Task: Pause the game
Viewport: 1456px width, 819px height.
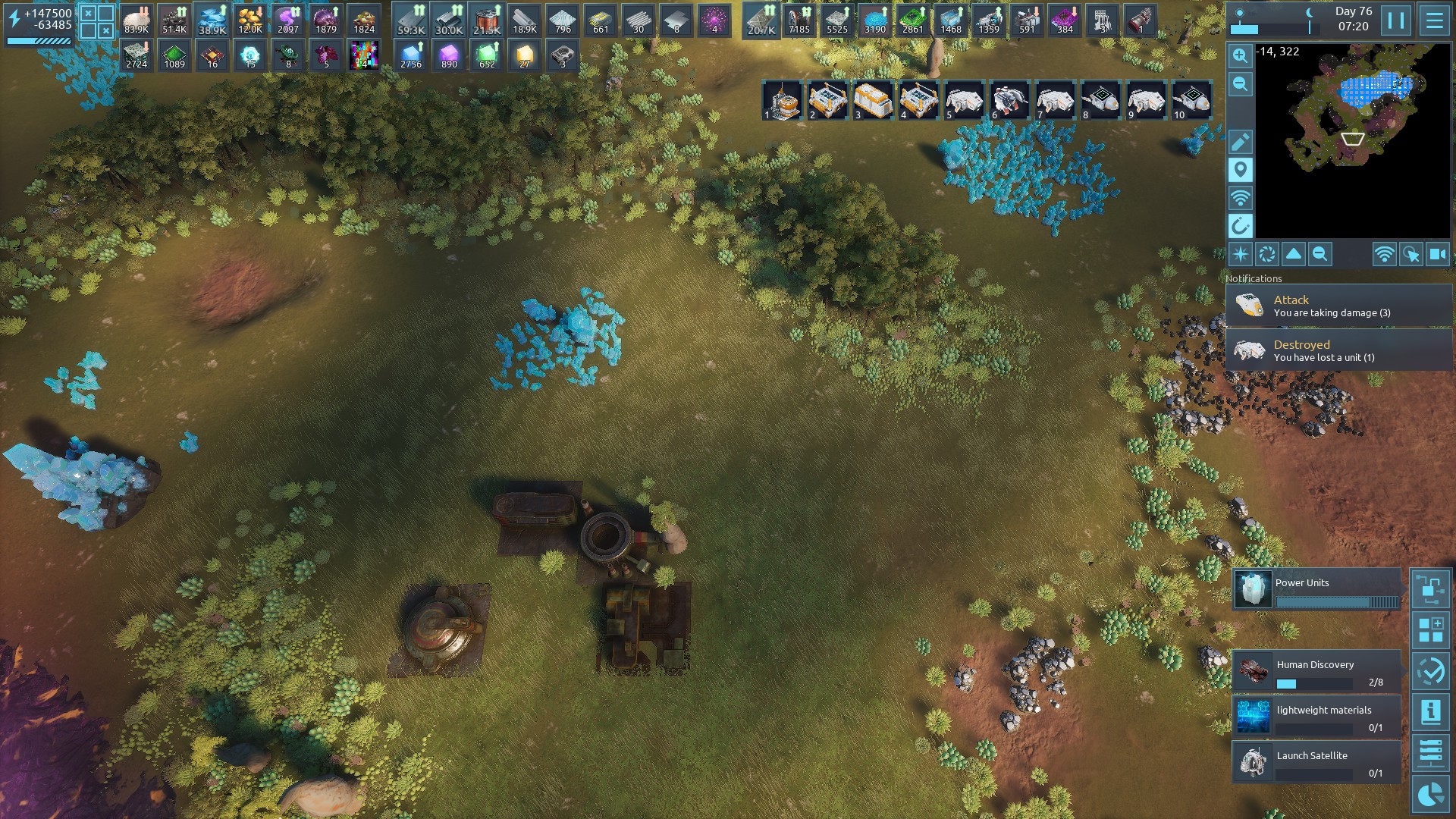Action: click(1396, 20)
